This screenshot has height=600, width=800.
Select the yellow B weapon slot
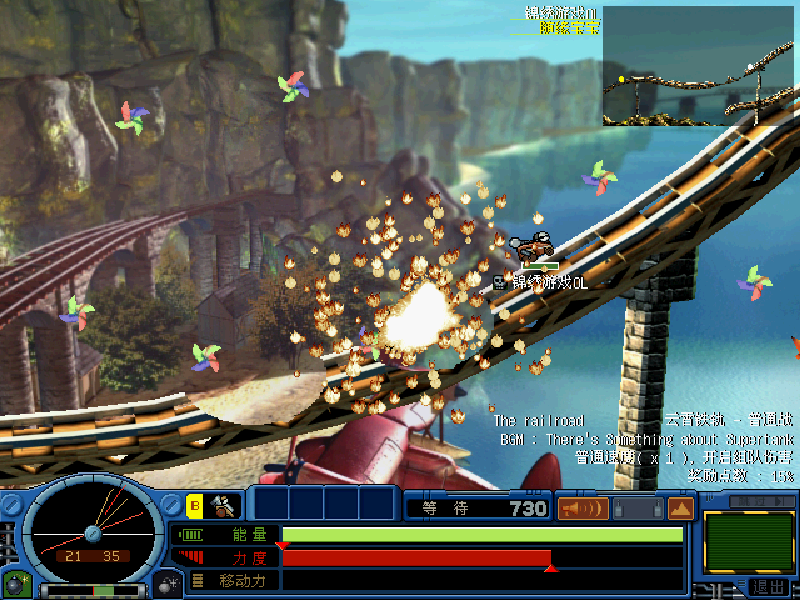[x=194, y=507]
